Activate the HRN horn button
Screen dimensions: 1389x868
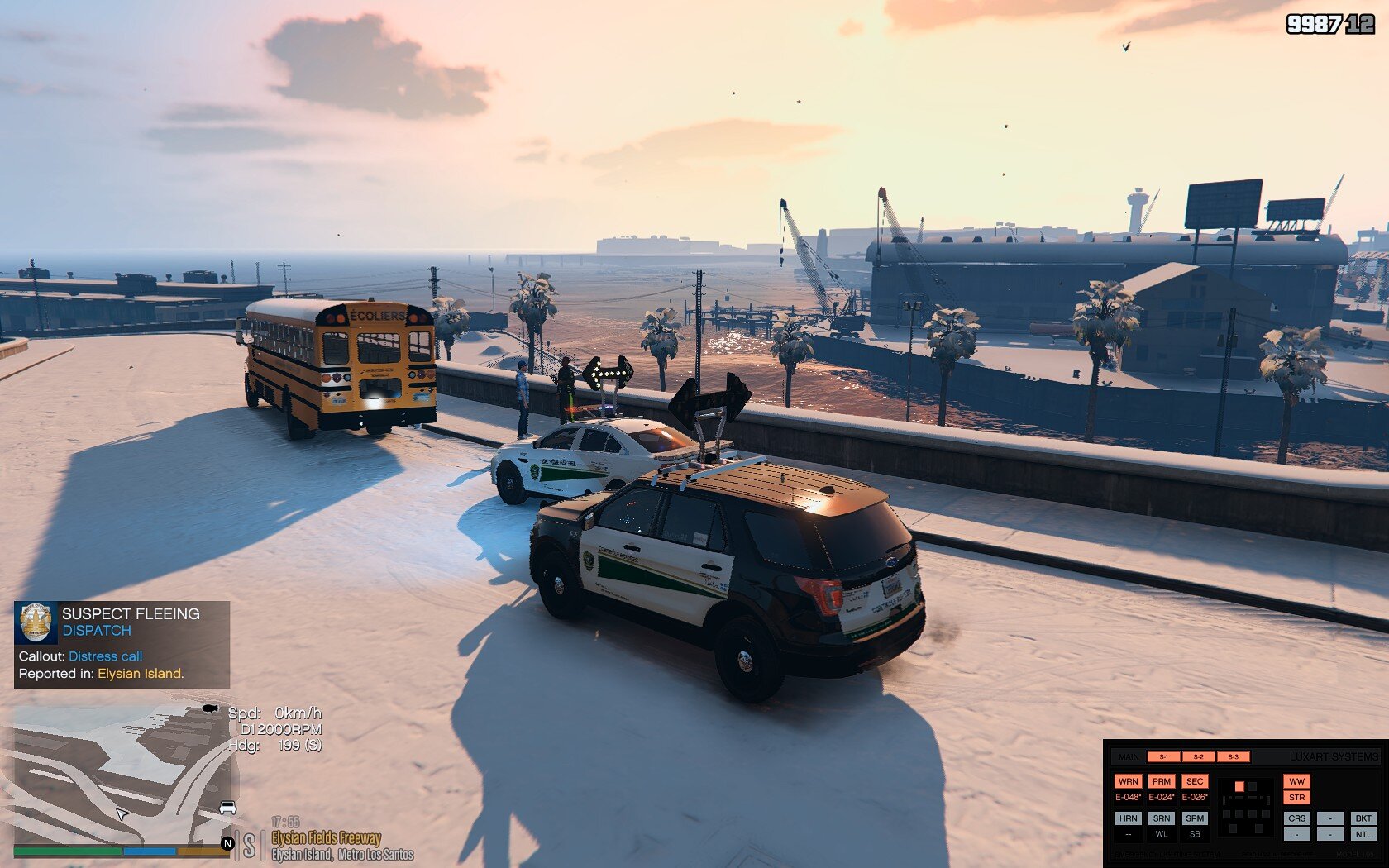[x=1128, y=818]
